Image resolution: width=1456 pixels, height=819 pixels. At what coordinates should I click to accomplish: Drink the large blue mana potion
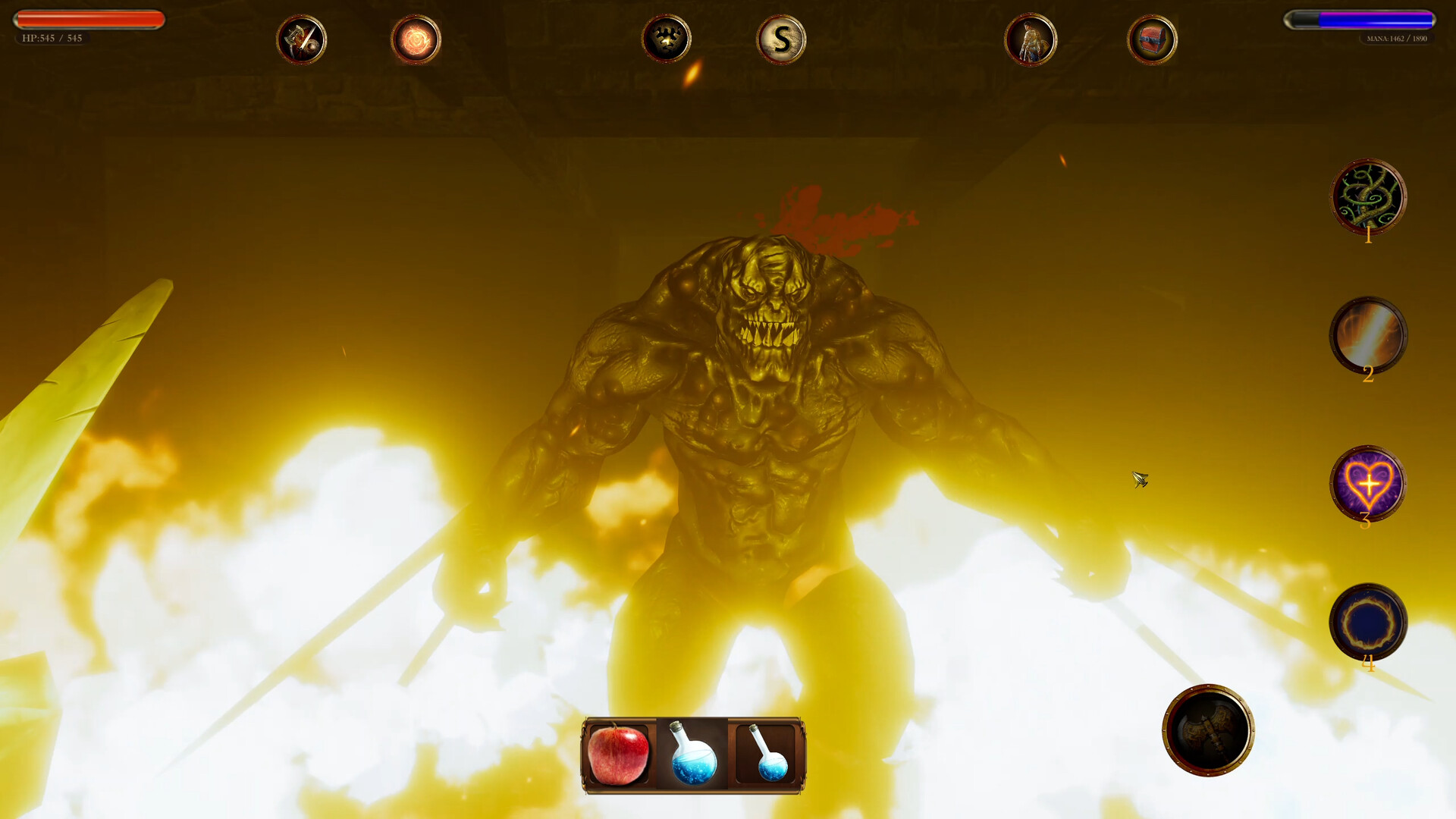692,755
